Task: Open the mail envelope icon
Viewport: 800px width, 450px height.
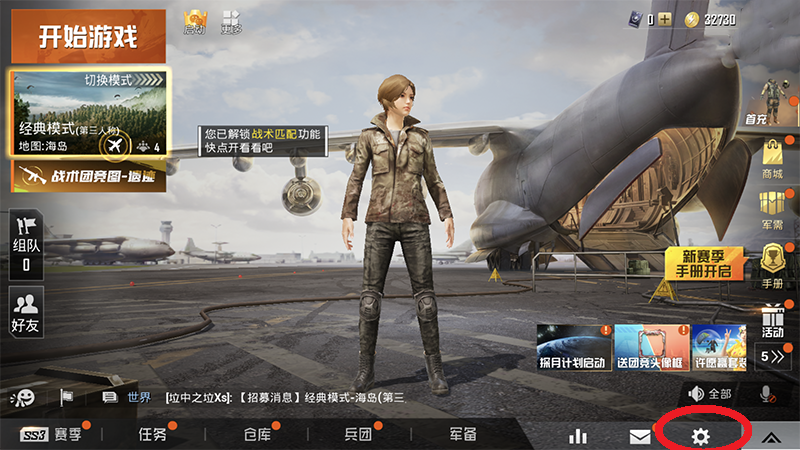Action: [x=640, y=436]
